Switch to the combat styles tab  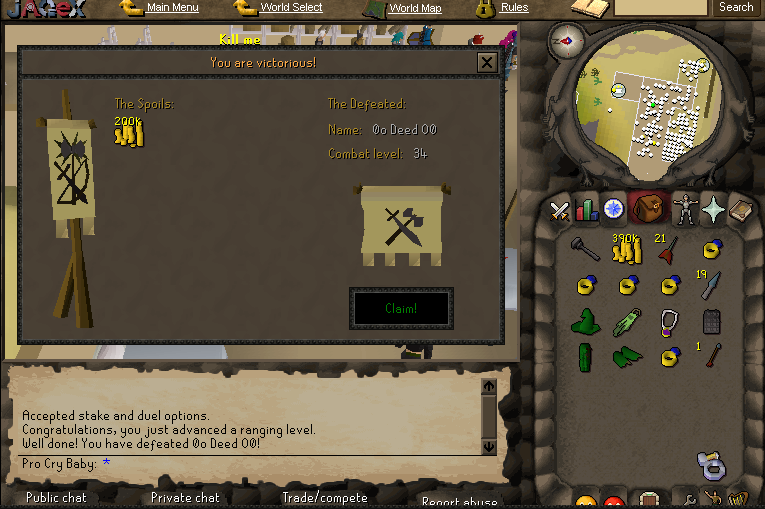(560, 210)
